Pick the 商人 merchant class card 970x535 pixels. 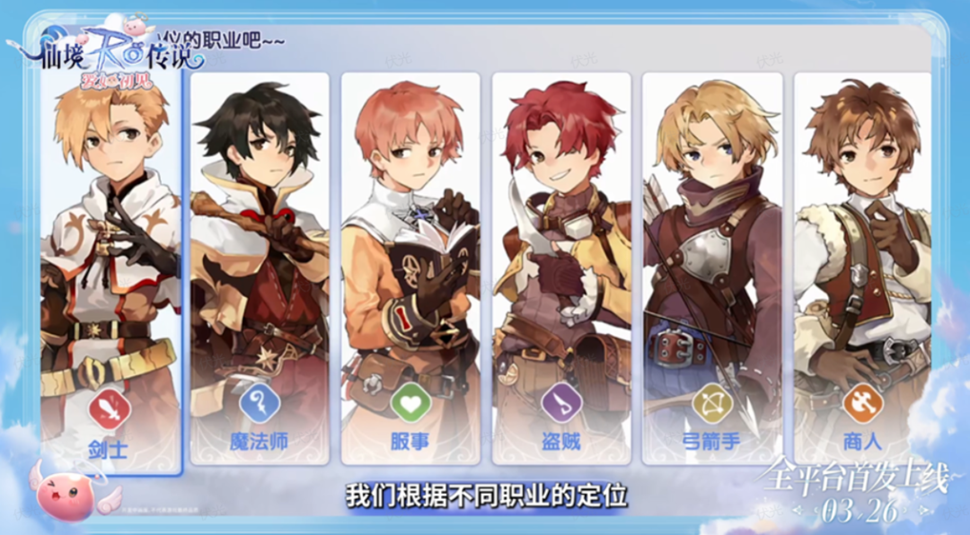tap(862, 270)
